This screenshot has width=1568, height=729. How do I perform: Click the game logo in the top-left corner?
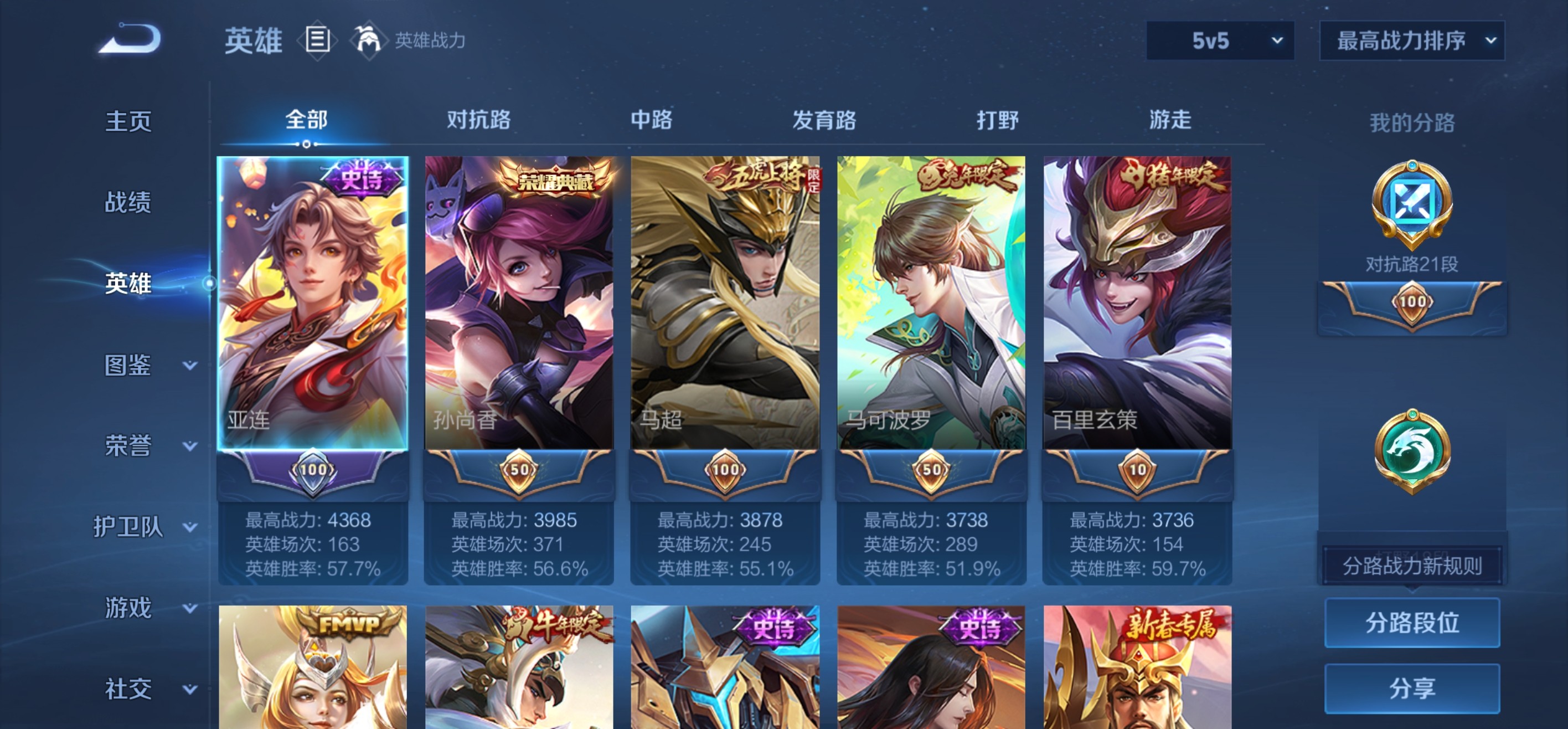131,38
